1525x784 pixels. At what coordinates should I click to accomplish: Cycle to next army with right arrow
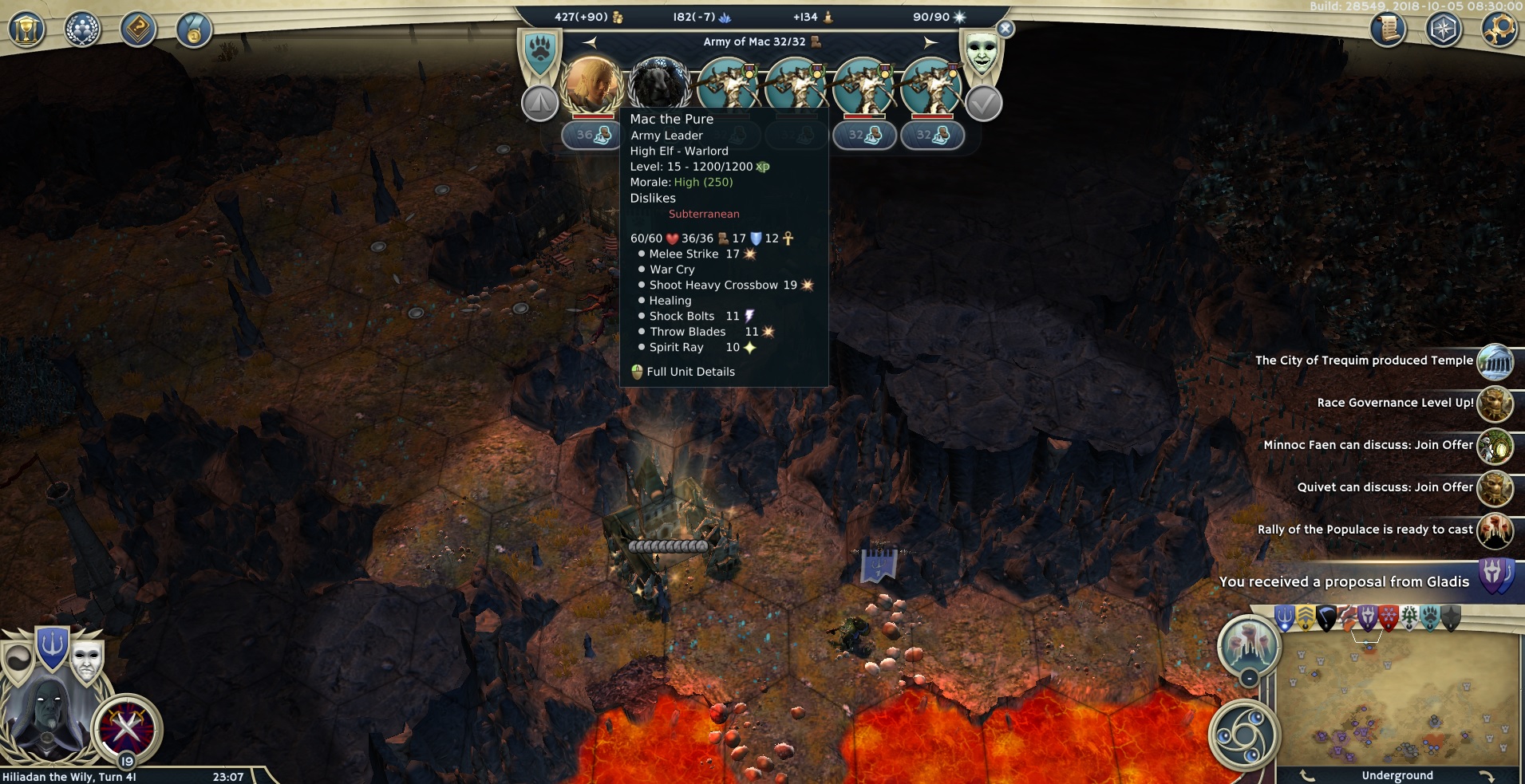[930, 41]
